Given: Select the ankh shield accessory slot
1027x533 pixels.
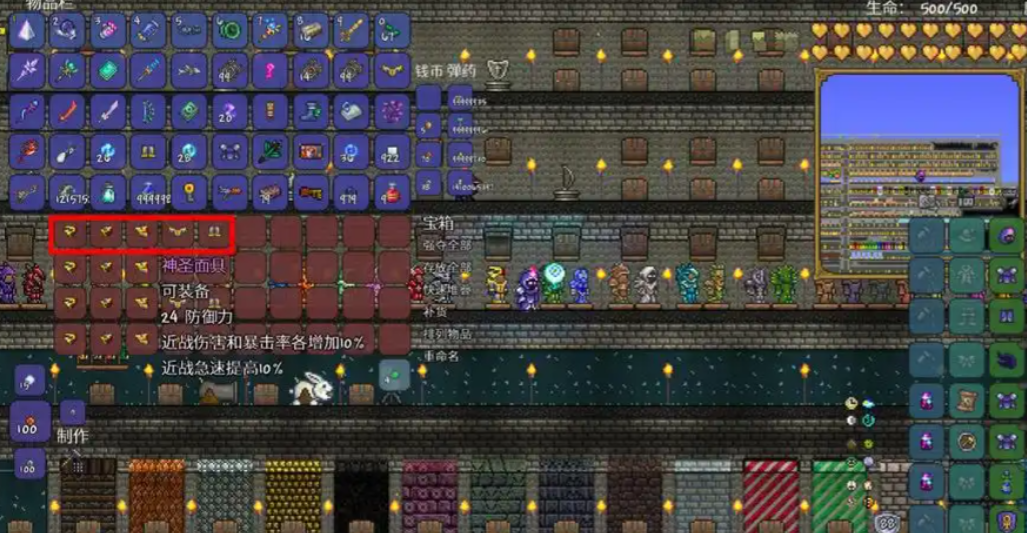Looking at the screenshot, I should [x=1008, y=520].
